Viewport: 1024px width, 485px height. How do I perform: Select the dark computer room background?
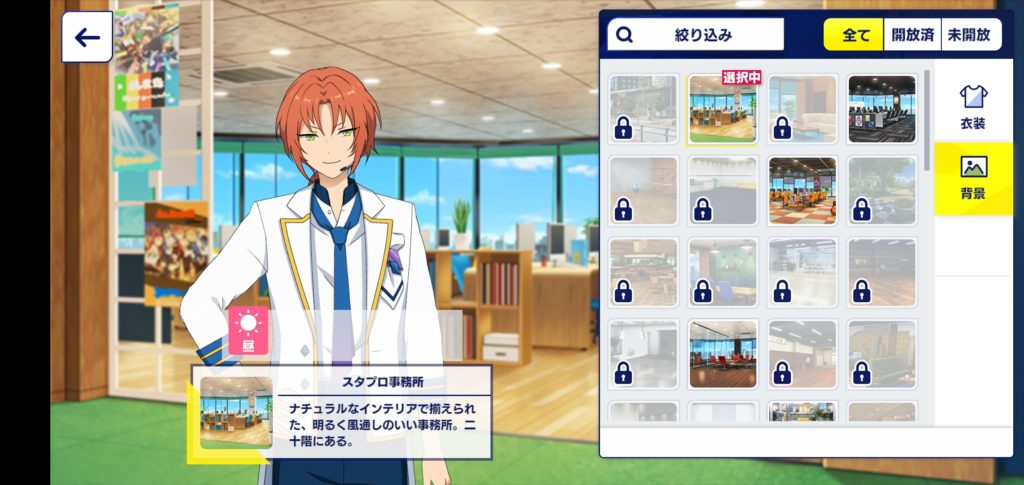pos(882,109)
